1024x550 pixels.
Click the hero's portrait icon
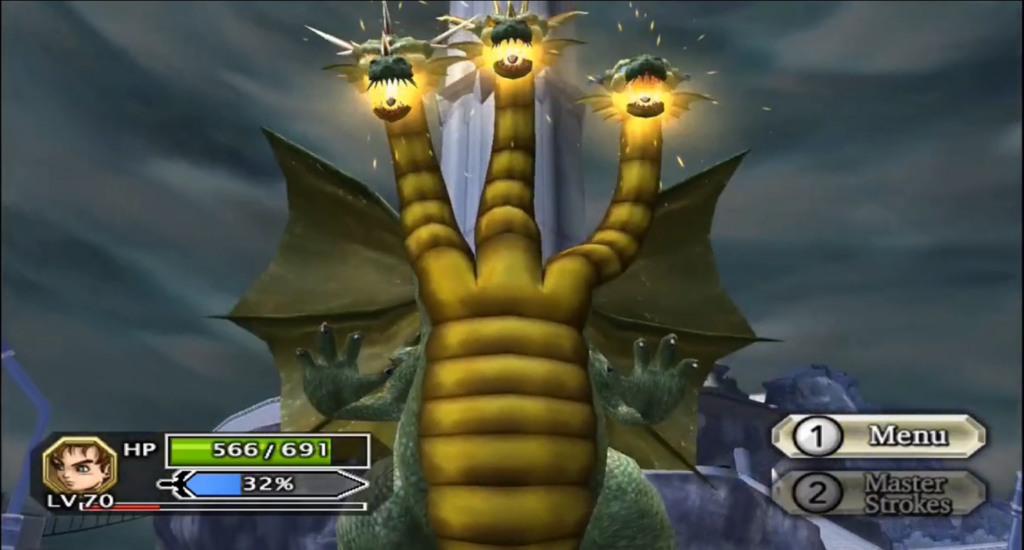(79, 464)
